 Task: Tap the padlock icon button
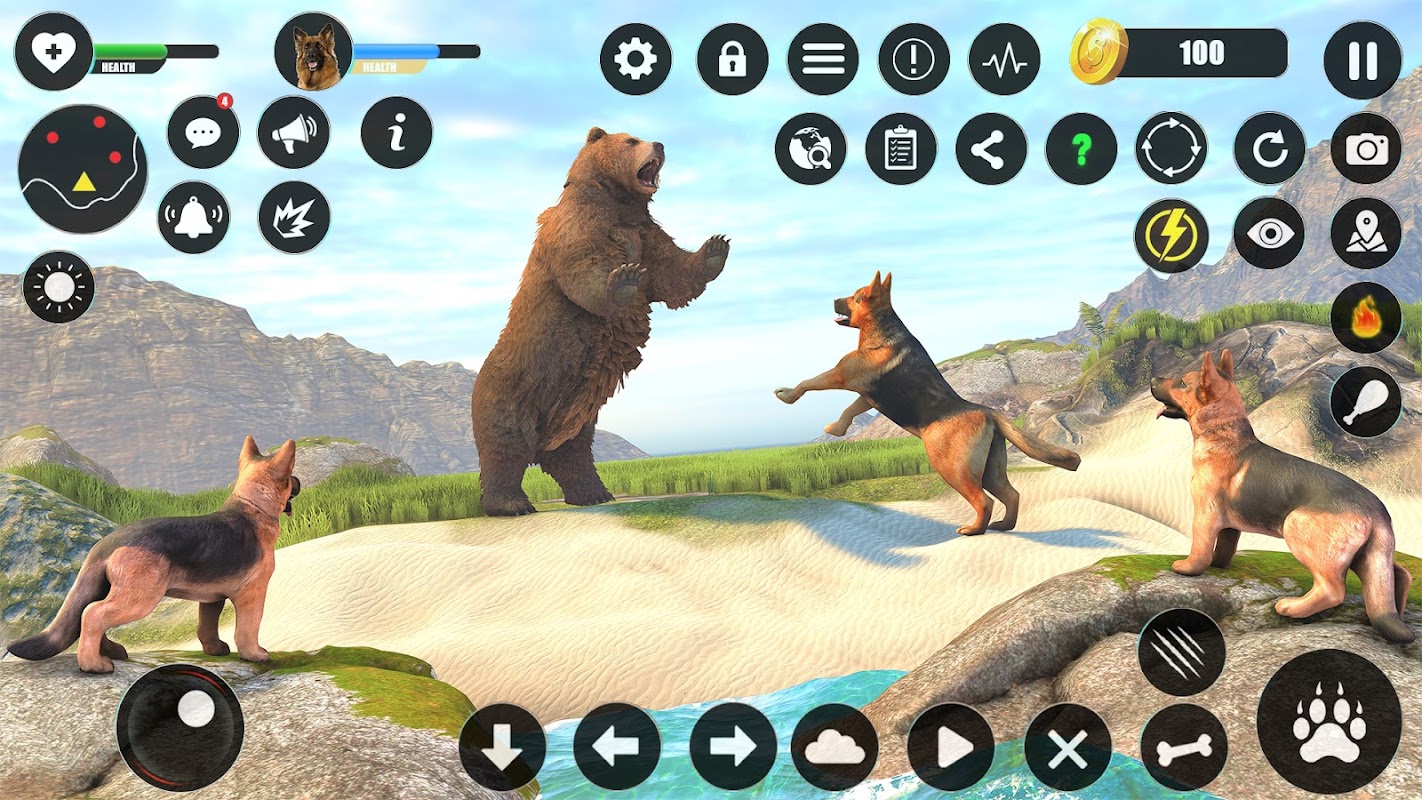tap(732, 60)
